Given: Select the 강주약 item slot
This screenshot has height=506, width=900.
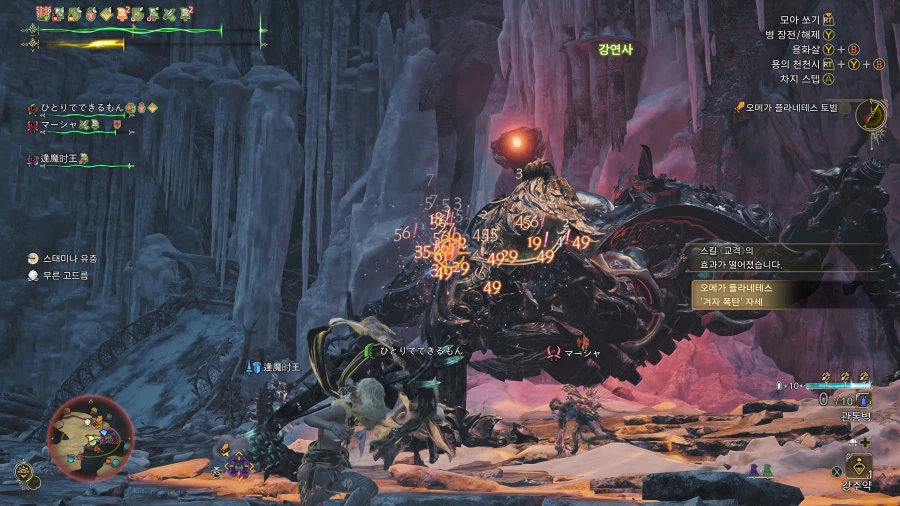Looking at the screenshot, I should [x=858, y=467].
